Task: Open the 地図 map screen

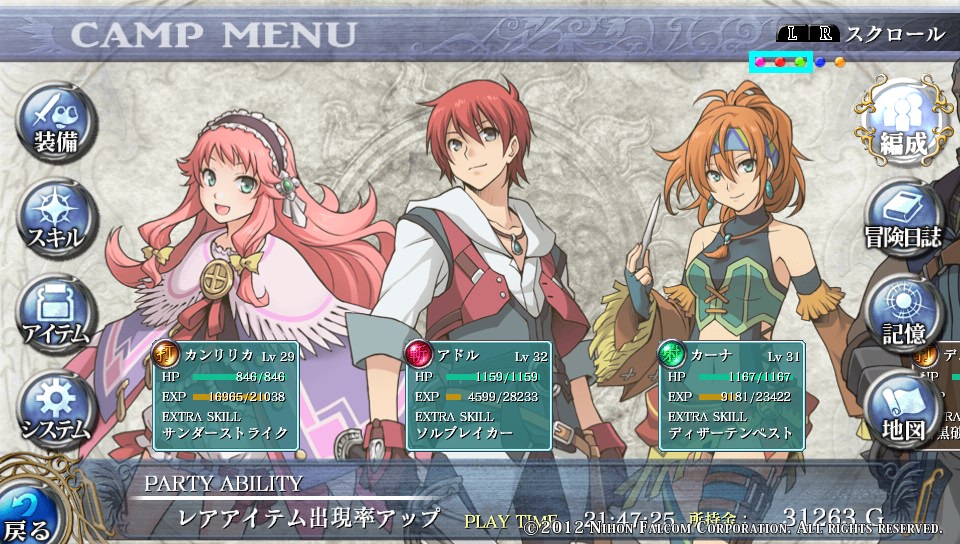Action: (903, 410)
